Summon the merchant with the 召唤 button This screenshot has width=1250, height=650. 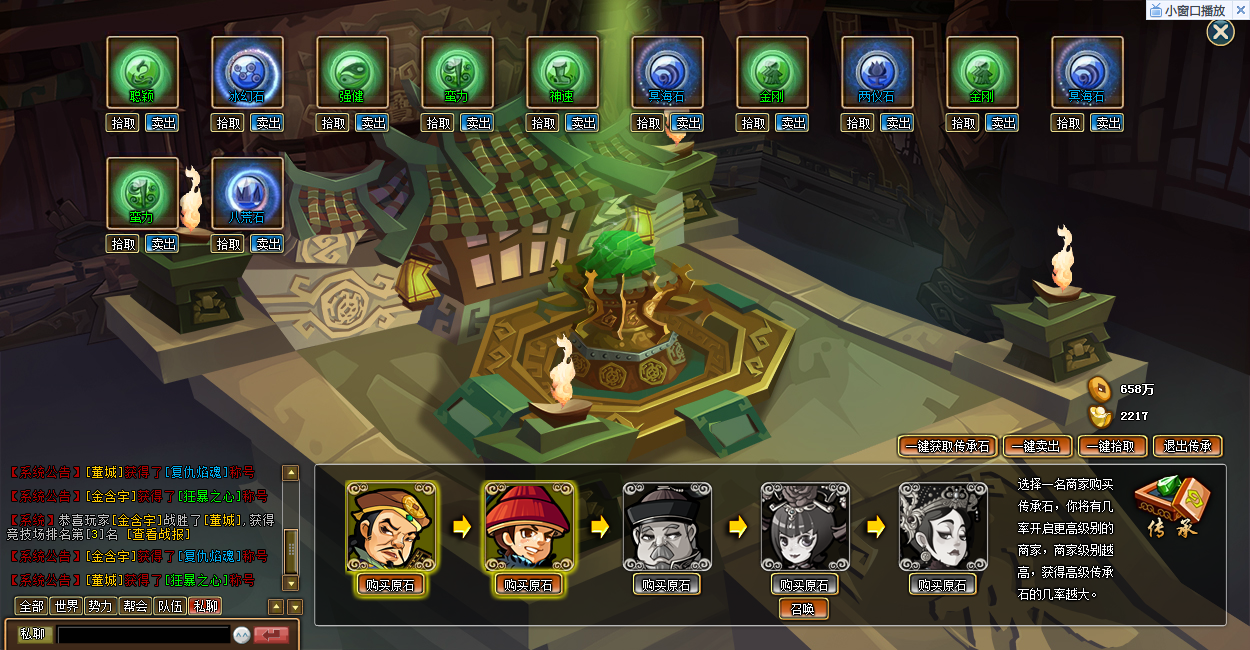[804, 608]
